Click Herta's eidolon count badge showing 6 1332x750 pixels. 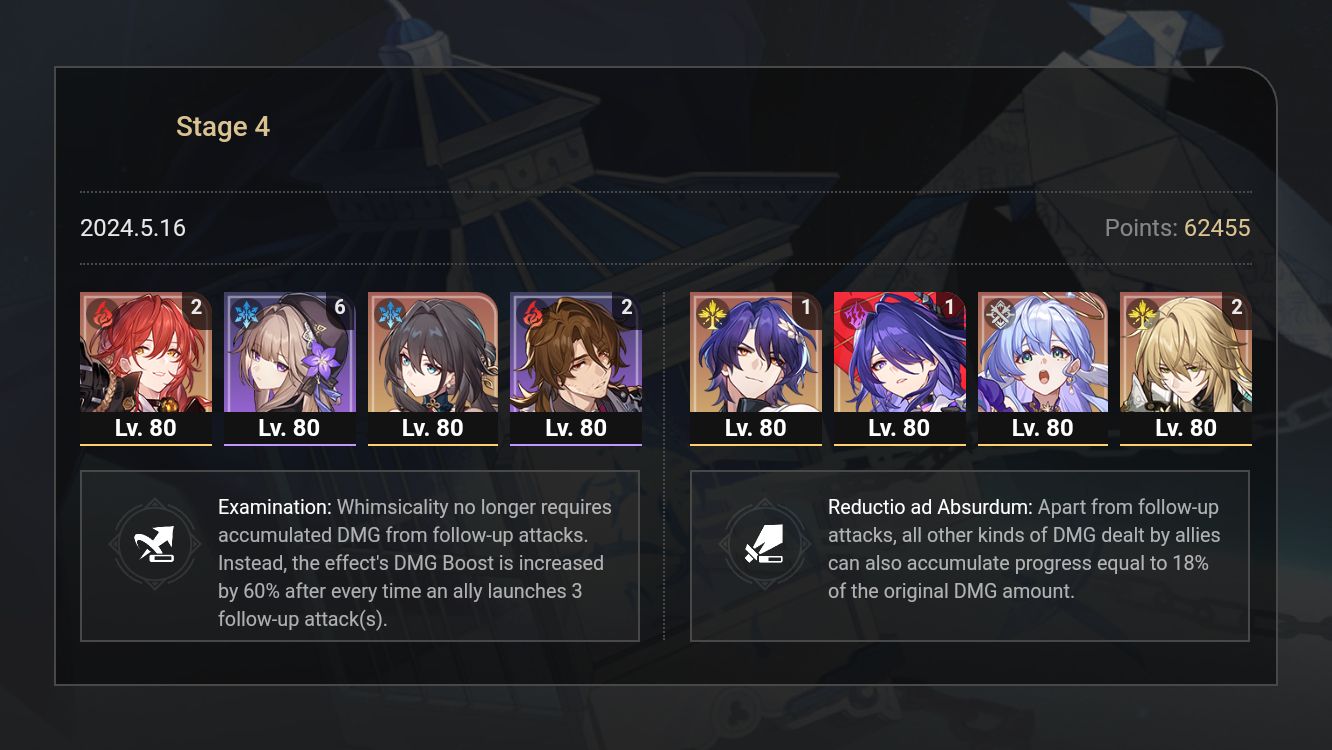coord(340,308)
